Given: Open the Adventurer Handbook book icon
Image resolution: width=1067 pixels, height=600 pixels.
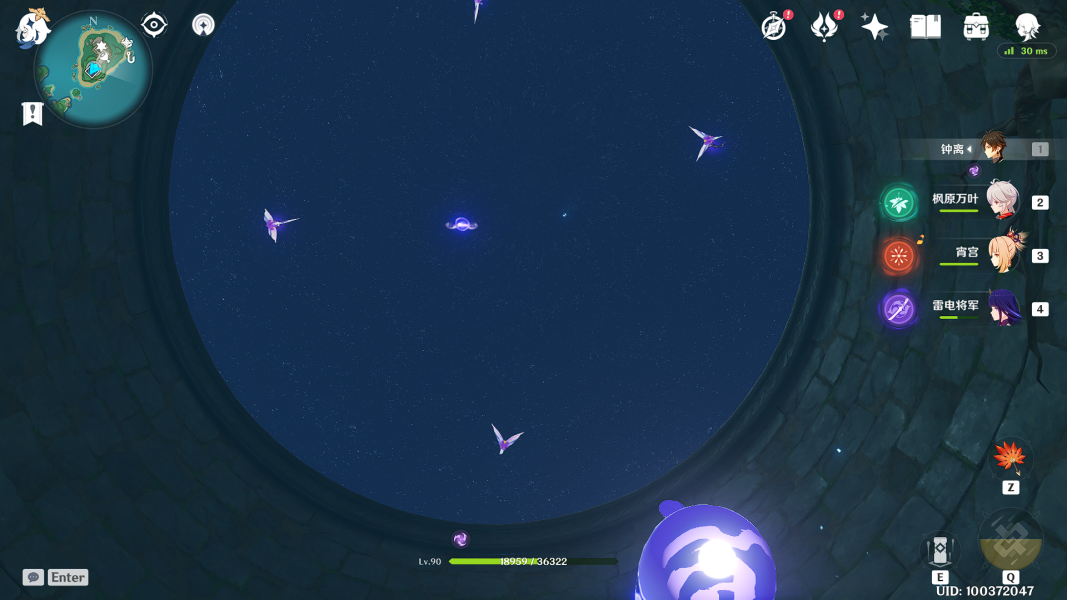Looking at the screenshot, I should click(926, 27).
